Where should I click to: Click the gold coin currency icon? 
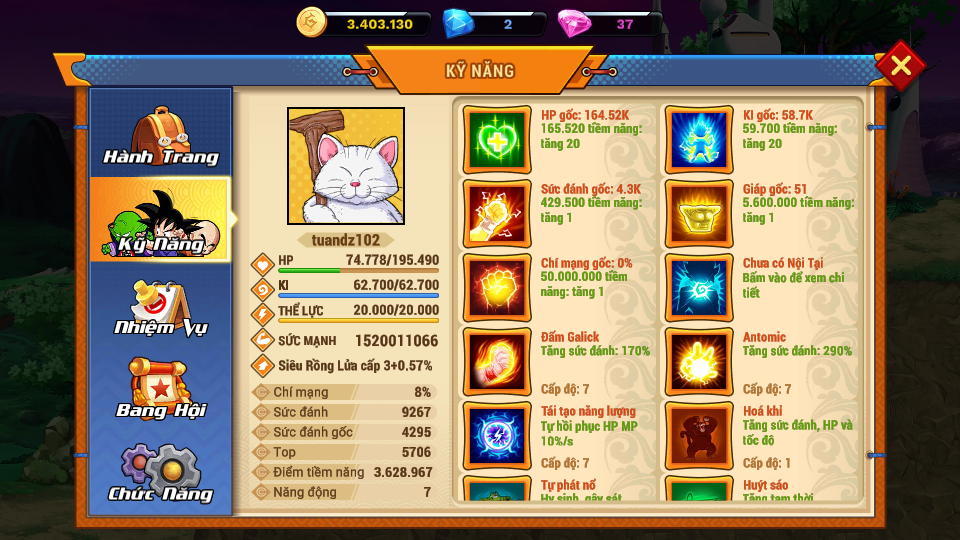[313, 22]
